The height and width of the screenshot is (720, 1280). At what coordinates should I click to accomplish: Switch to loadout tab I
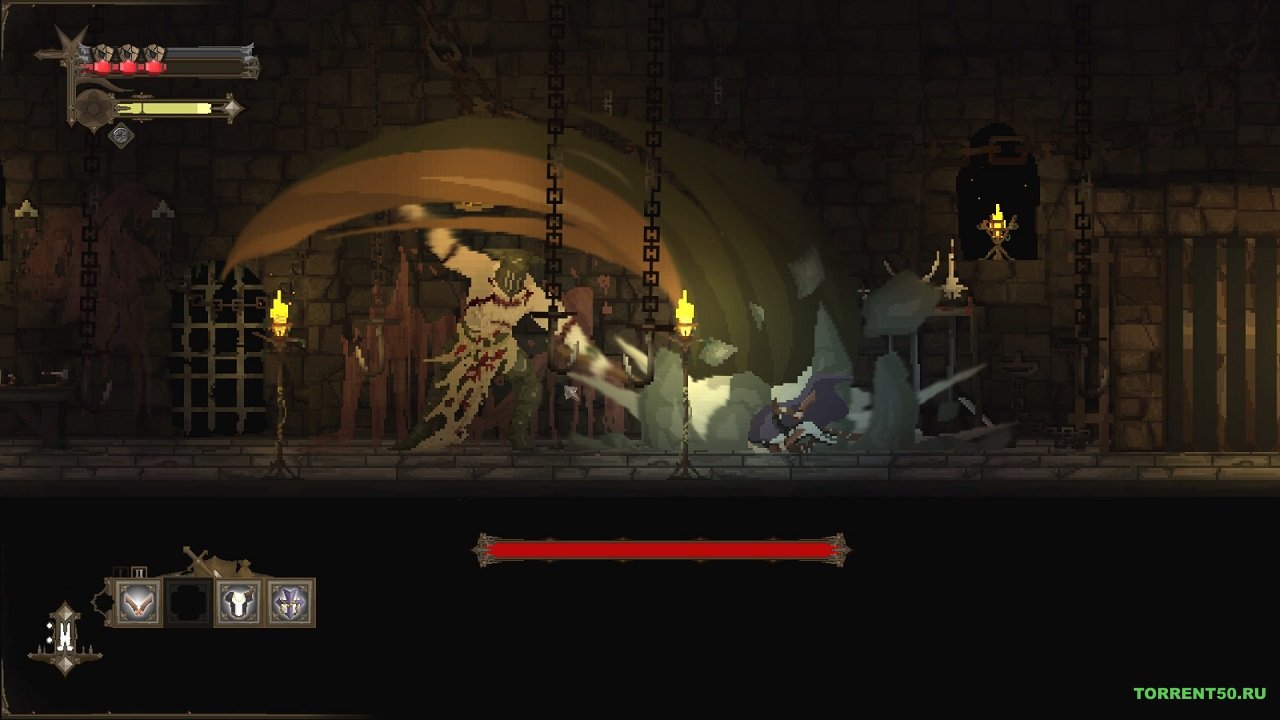click(121, 572)
